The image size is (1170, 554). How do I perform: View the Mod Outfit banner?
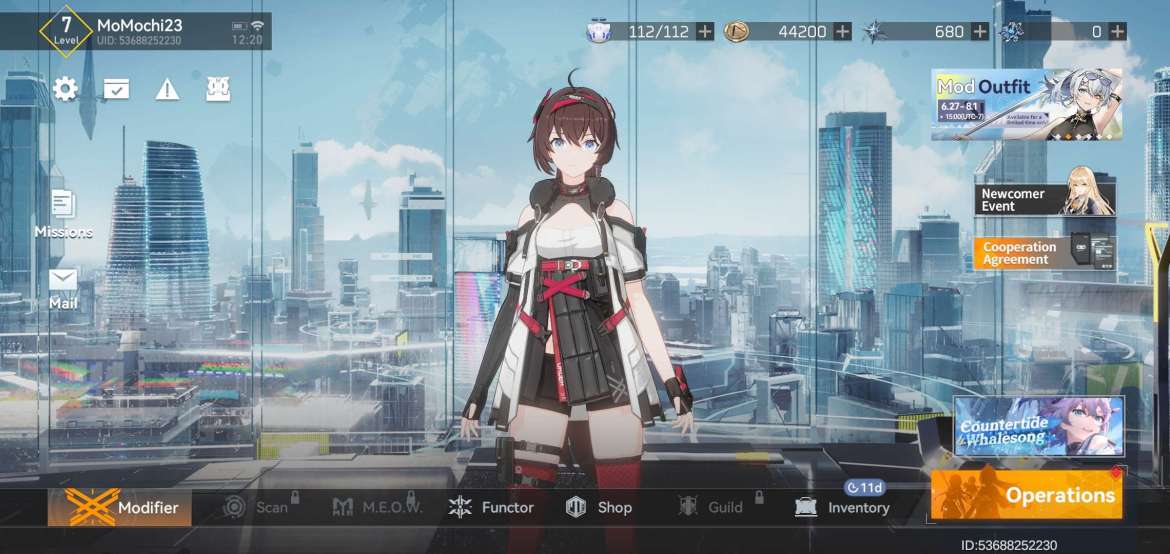click(1026, 104)
